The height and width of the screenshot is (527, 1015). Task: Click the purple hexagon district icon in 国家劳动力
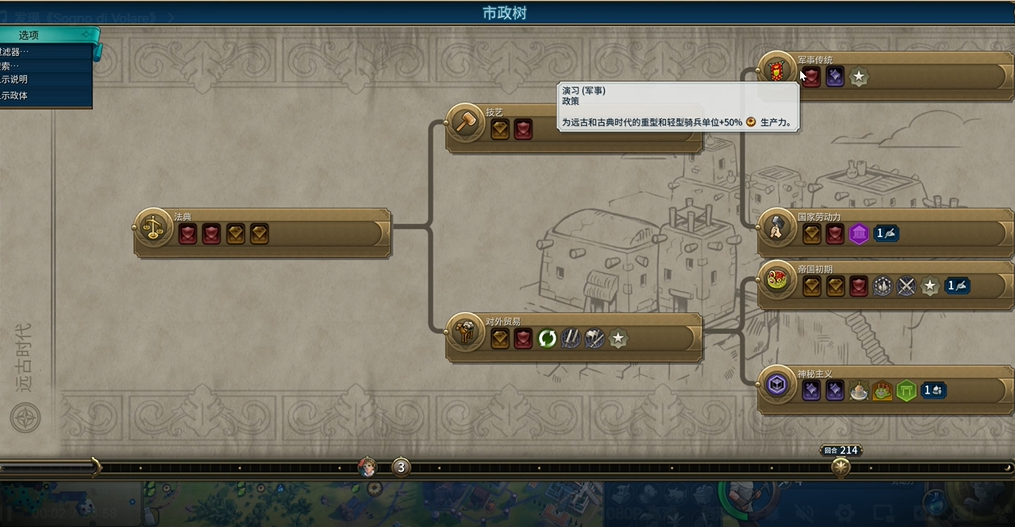pos(858,234)
